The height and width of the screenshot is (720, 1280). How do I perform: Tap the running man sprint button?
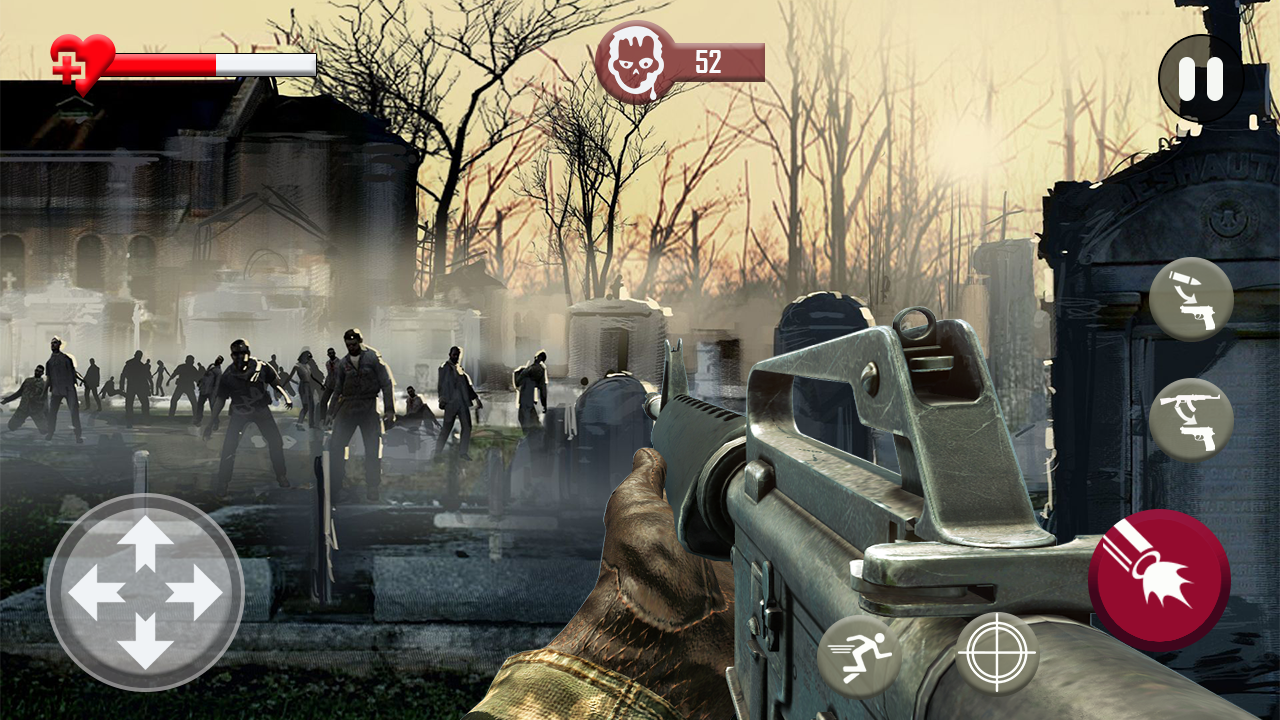pos(858,656)
